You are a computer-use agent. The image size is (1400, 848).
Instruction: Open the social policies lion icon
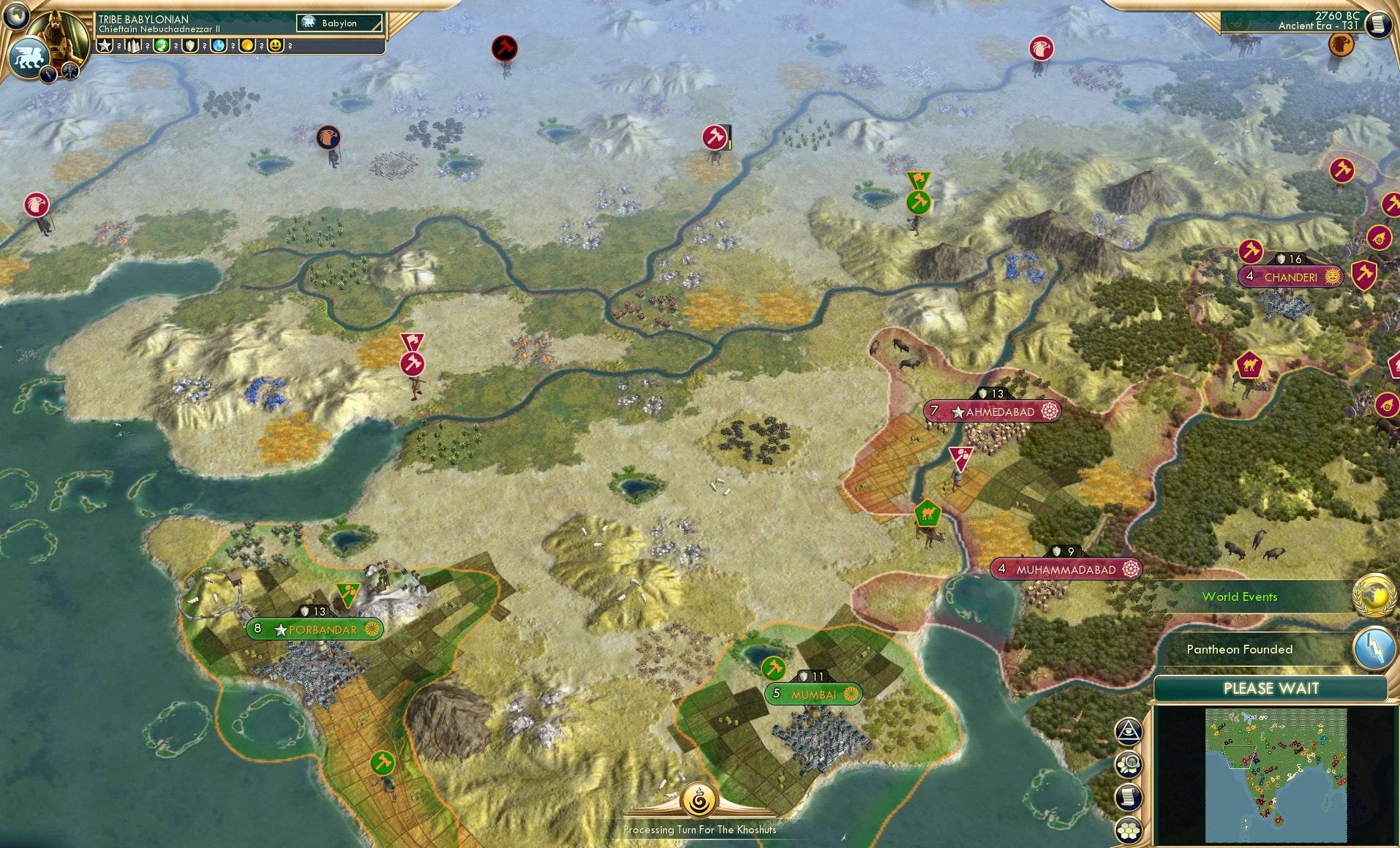click(29, 56)
